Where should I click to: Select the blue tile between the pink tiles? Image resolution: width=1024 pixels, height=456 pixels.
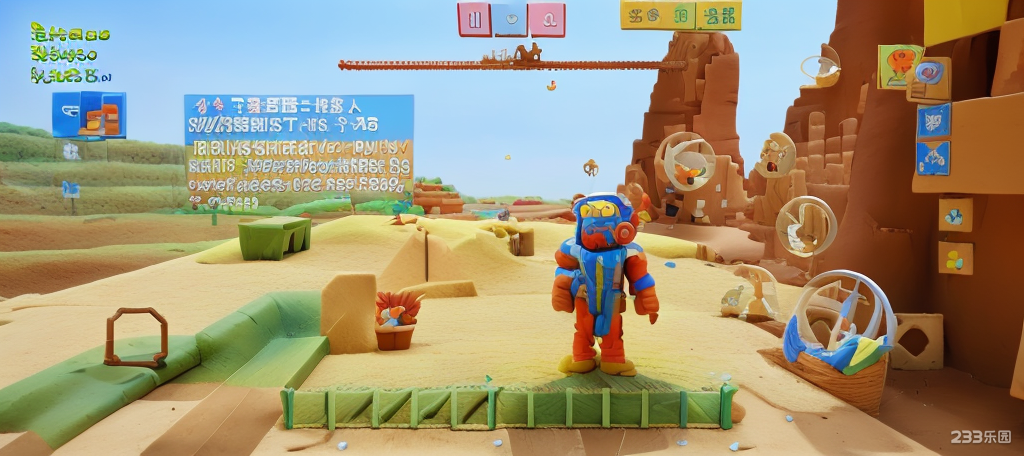511,19
